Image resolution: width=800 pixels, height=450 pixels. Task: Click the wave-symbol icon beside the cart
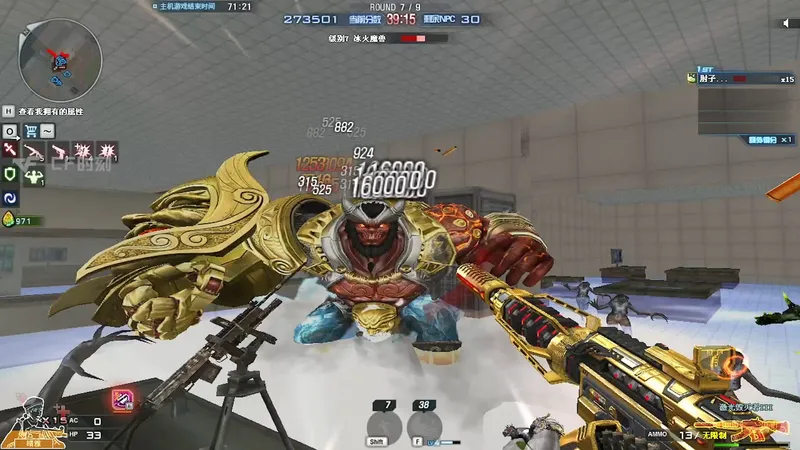tap(48, 131)
